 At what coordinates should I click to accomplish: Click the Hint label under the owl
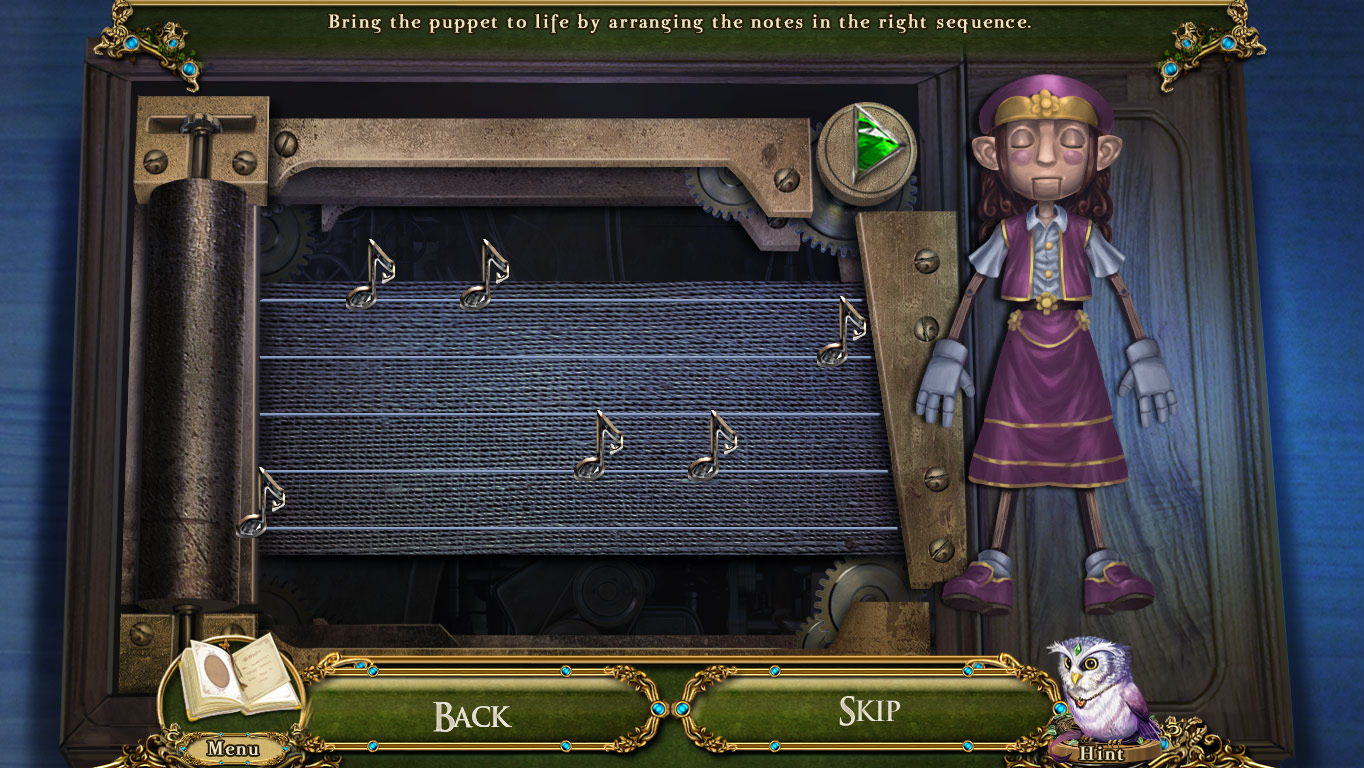click(1102, 754)
